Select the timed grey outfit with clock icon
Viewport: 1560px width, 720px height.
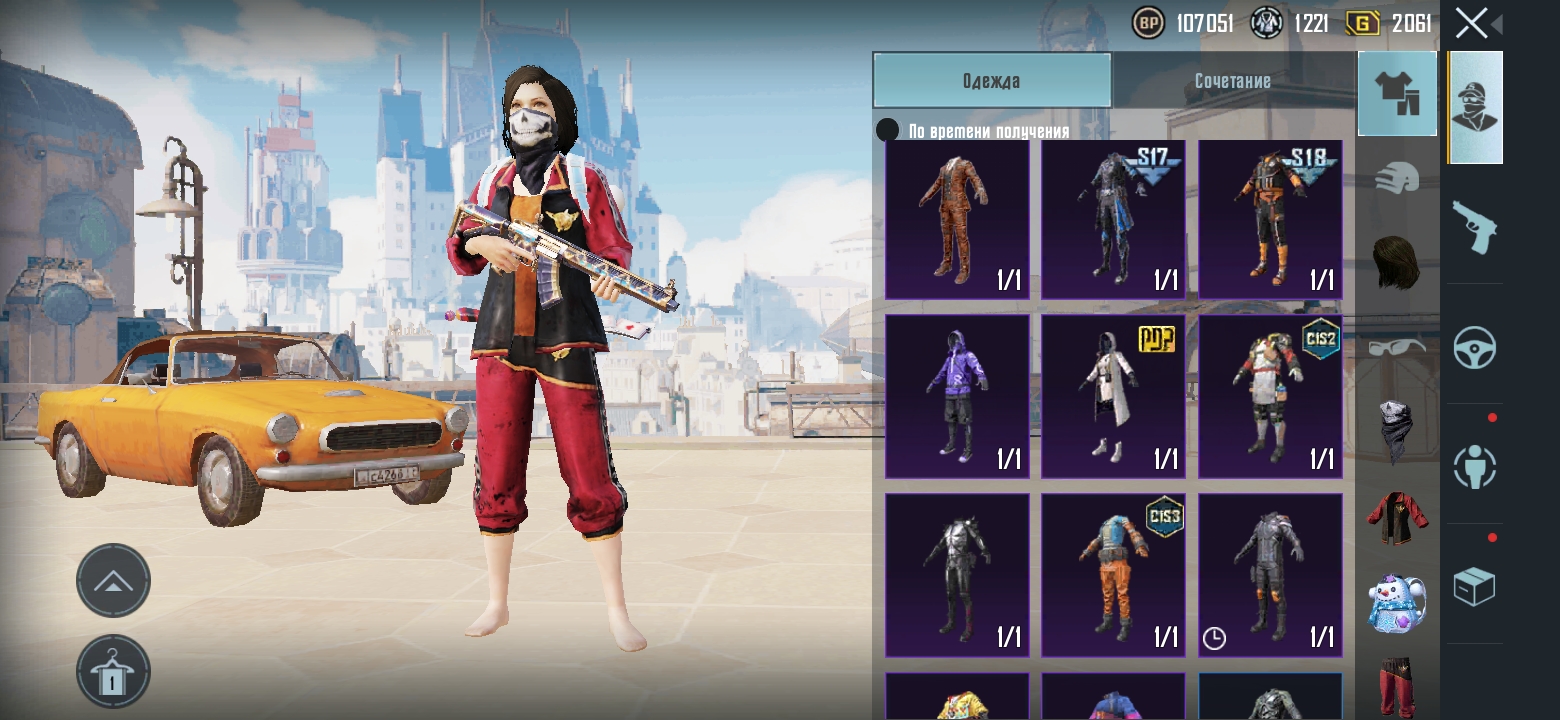pyautogui.click(x=1270, y=575)
